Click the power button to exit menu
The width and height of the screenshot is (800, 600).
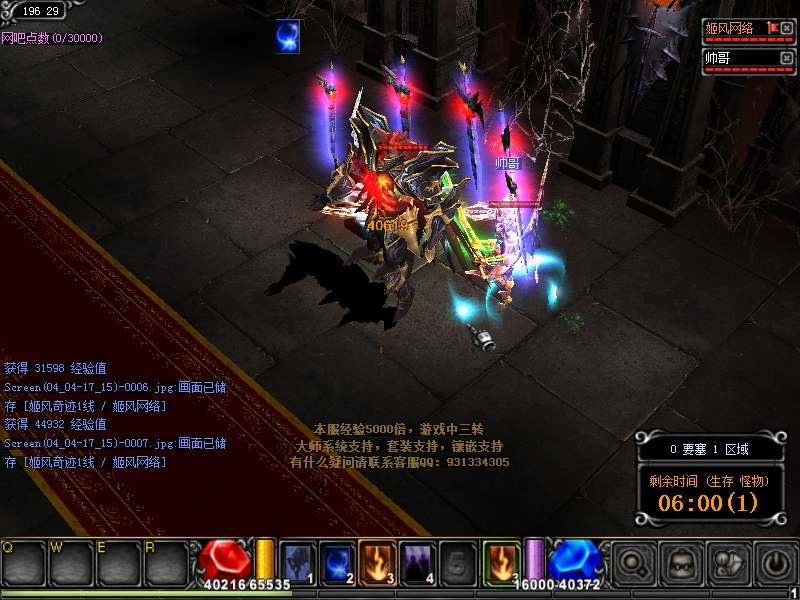(775, 563)
